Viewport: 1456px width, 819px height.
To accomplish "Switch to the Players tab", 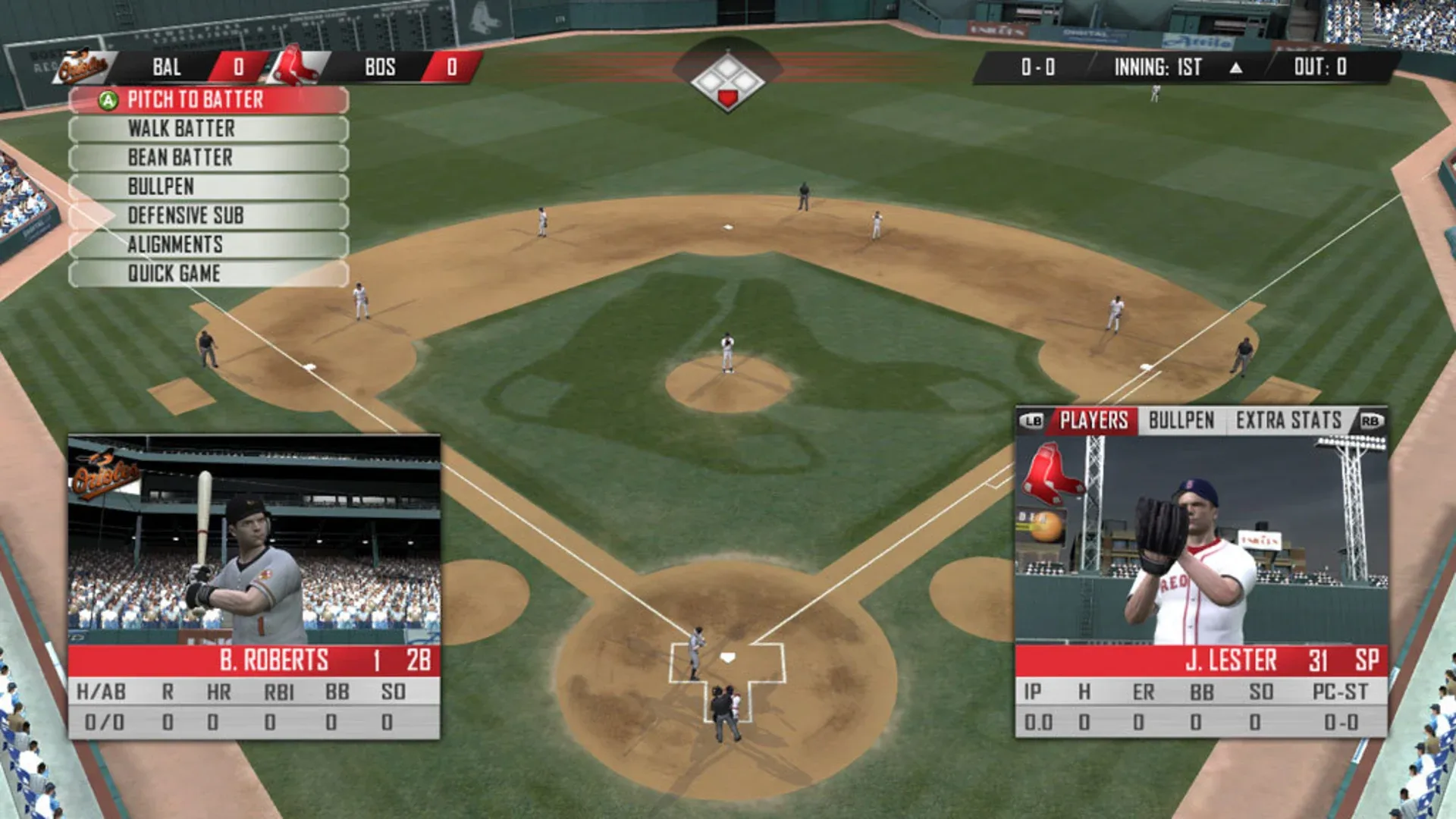I will pos(1094,421).
